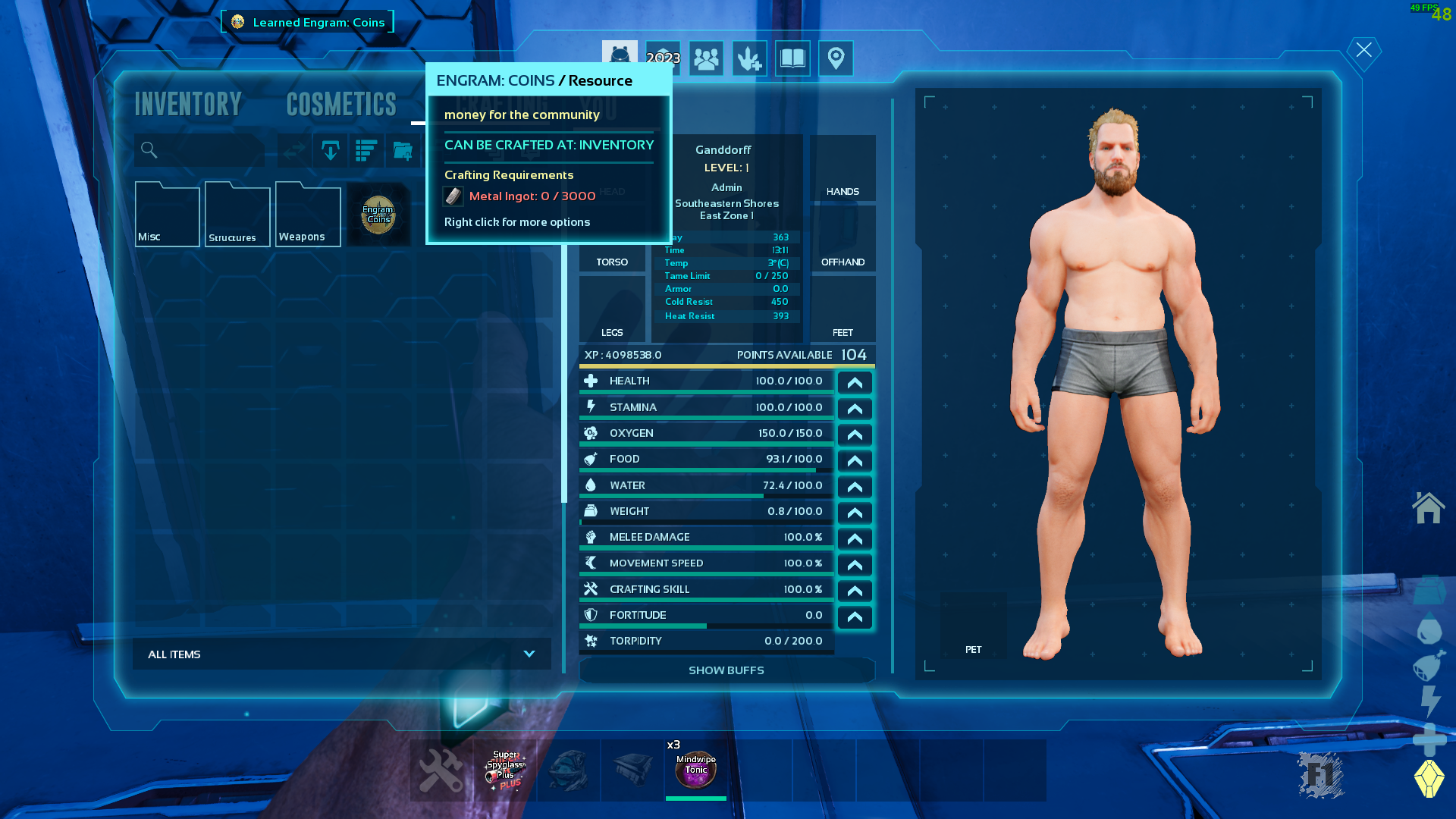
Task: Add a point to Stamina
Action: (855, 409)
